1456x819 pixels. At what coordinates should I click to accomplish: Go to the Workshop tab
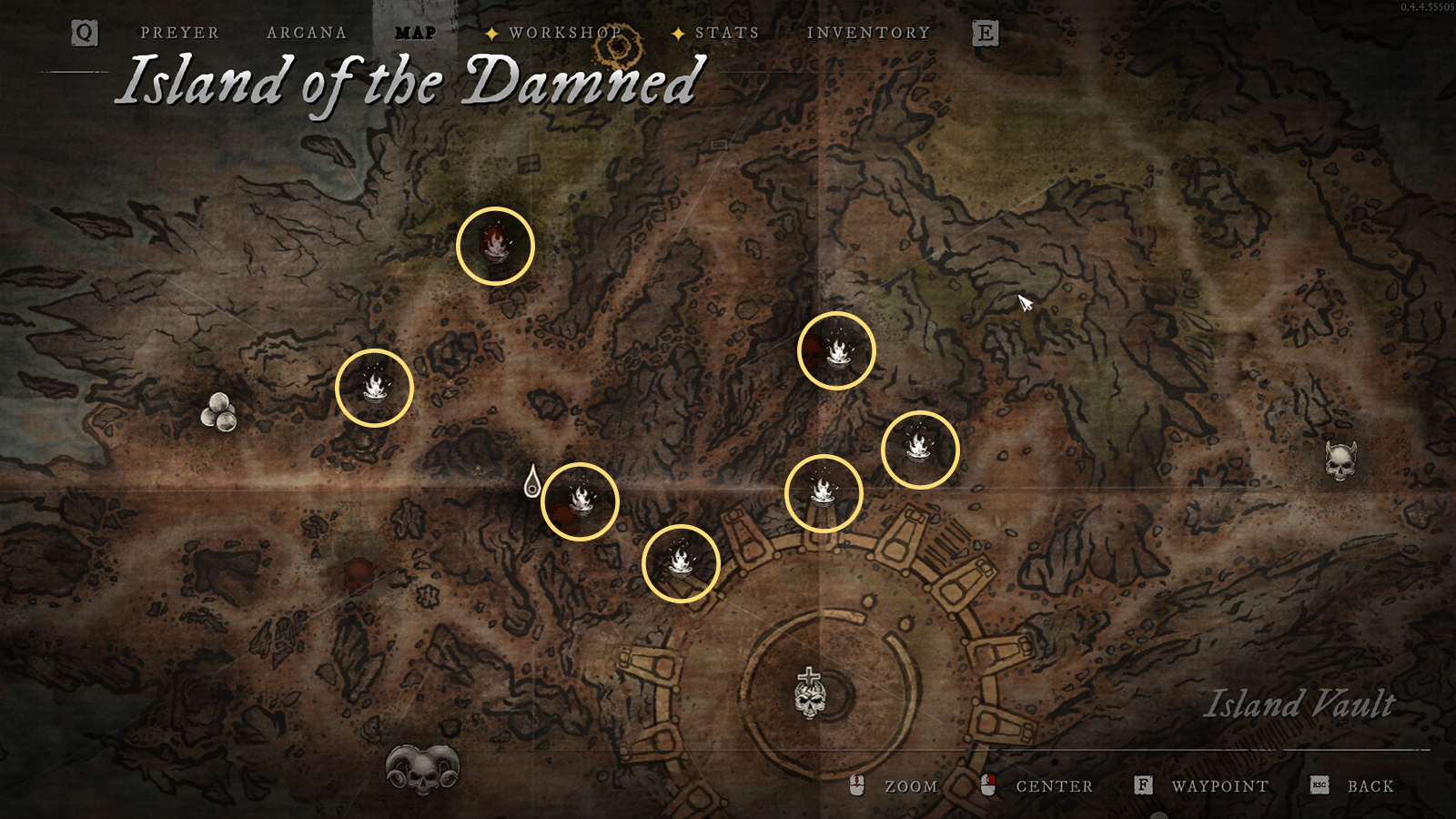[x=564, y=33]
